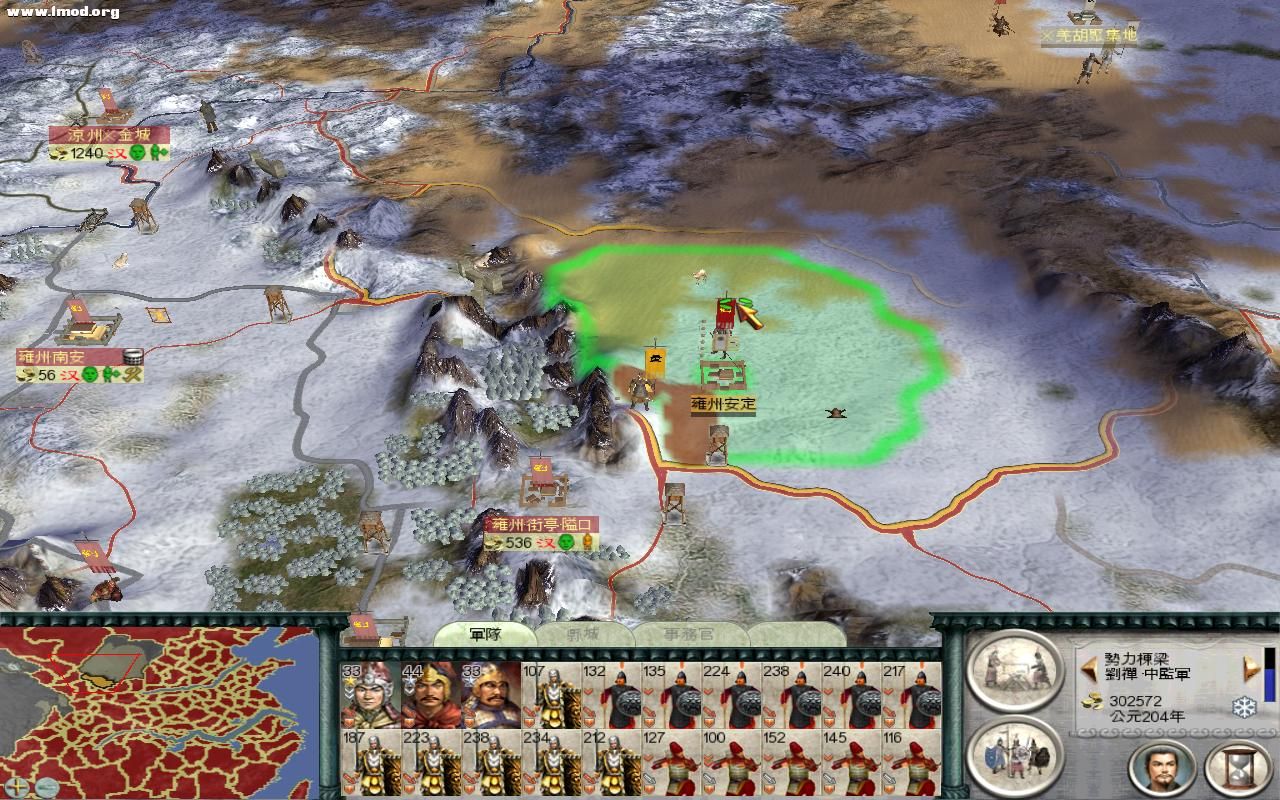This screenshot has width=1280, height=800.
Task: Click the drum icon on the 雍州南安 label
Action: click(133, 357)
